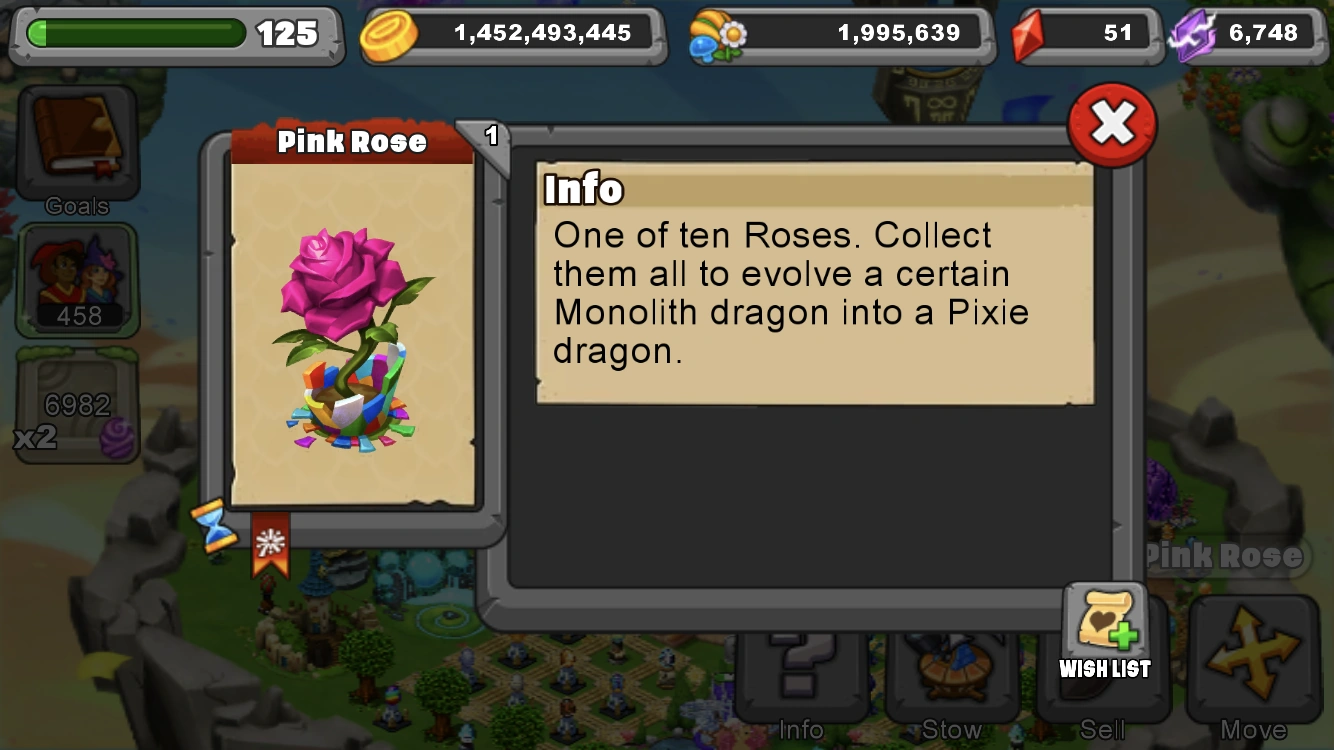Viewport: 1334px width, 750px height.
Task: Close the Pink Rose info dialog
Action: (1110, 122)
